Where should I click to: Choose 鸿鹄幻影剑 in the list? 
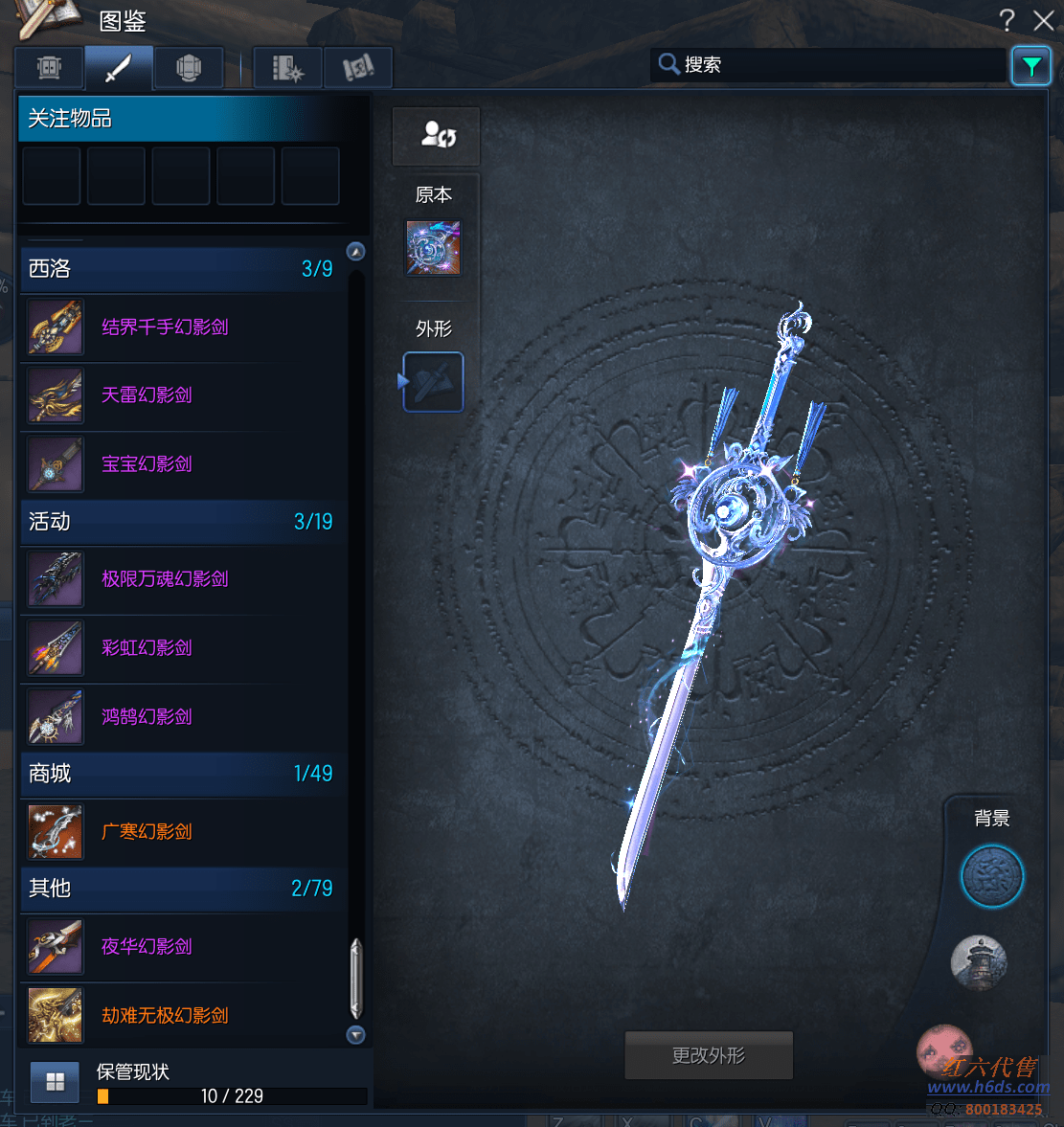click(147, 717)
